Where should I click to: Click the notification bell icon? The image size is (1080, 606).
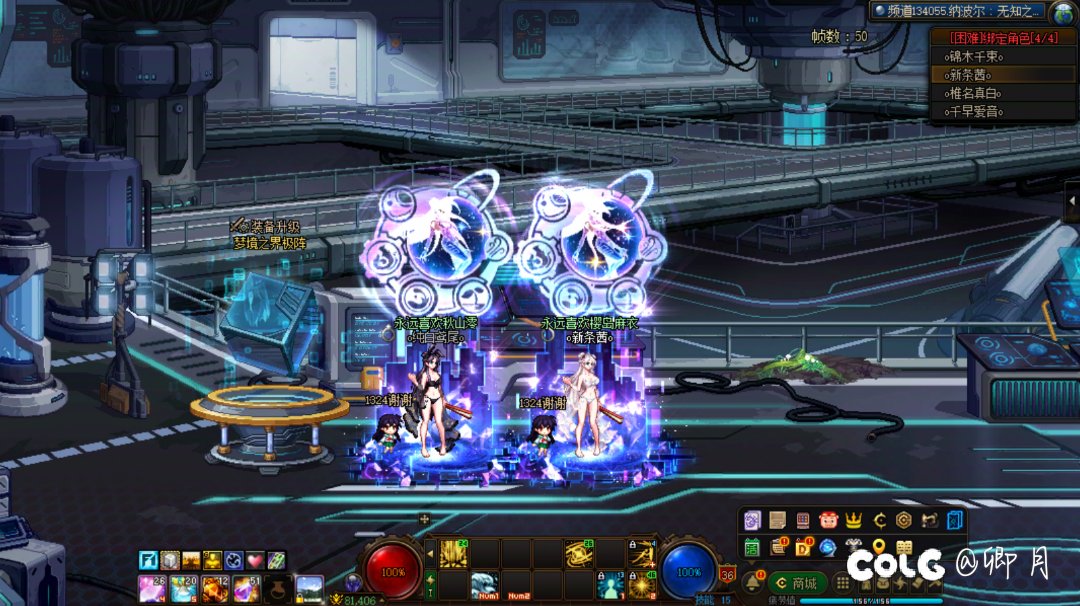pos(753,583)
